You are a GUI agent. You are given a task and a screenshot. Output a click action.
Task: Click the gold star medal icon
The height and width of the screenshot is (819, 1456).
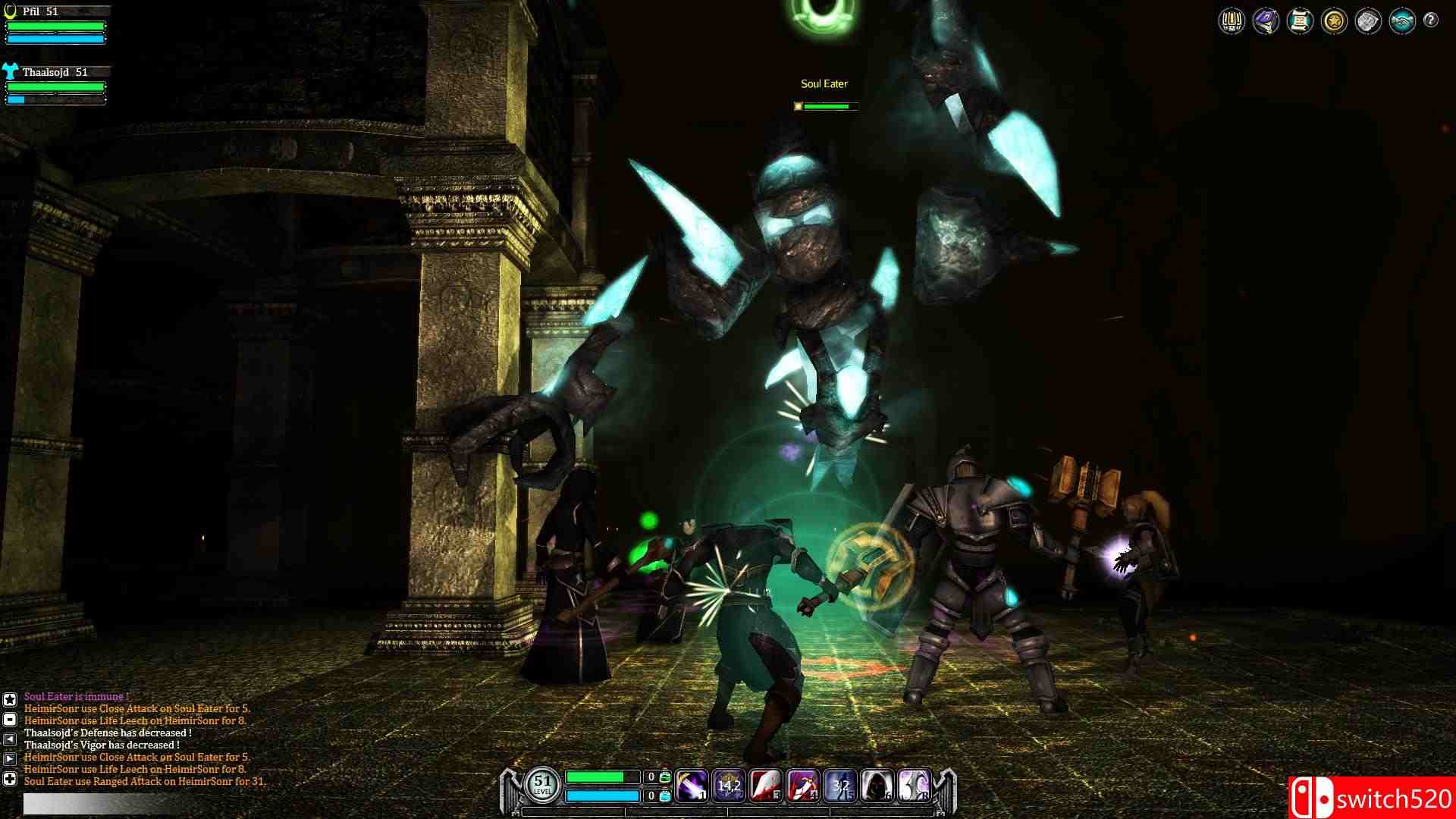click(1334, 21)
